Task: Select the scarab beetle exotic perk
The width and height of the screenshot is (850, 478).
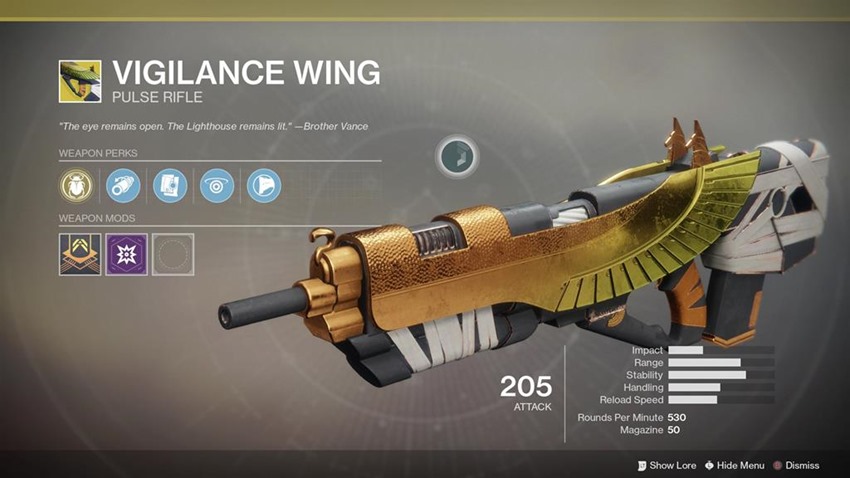Action: pos(77,185)
